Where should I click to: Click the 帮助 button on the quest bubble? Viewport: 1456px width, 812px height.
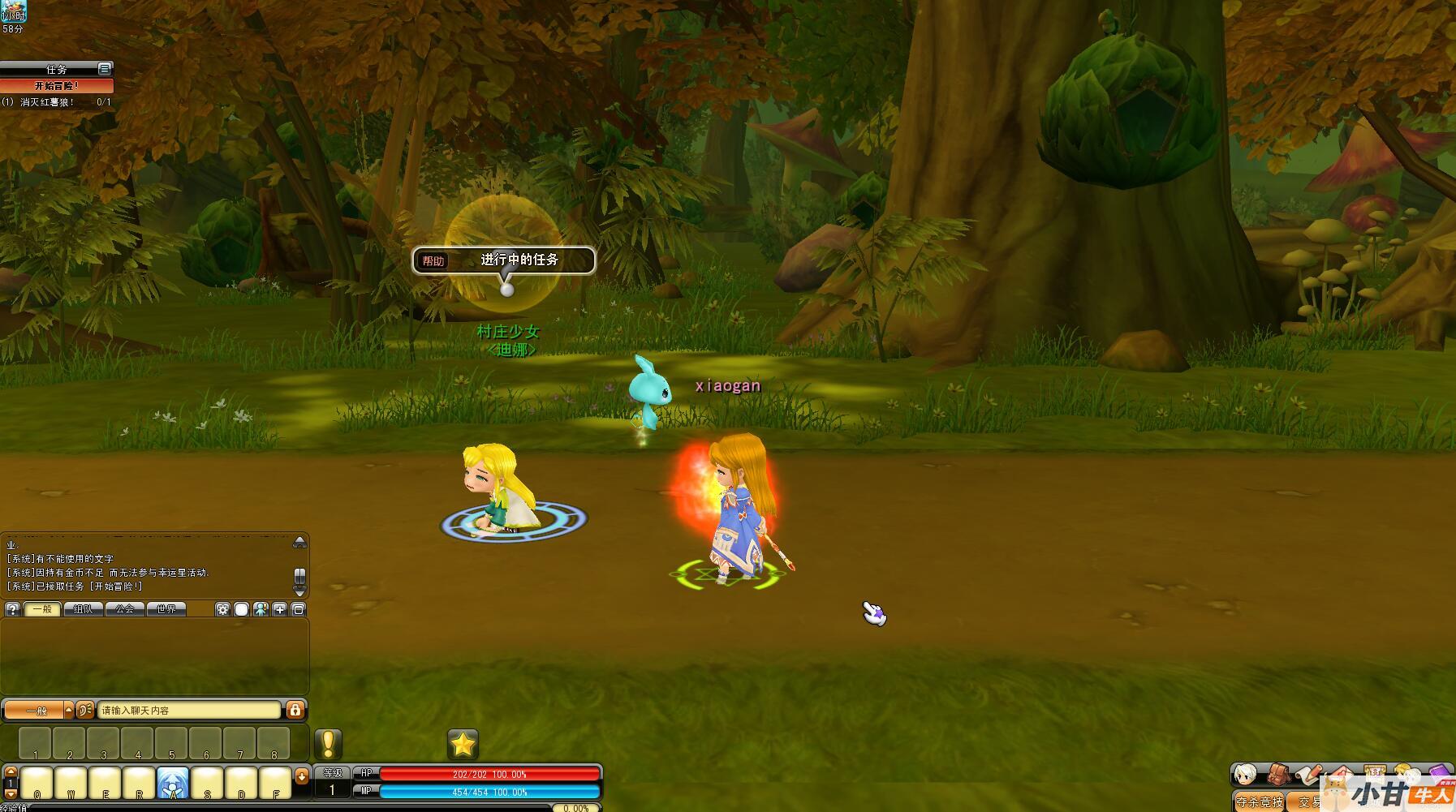(x=433, y=261)
